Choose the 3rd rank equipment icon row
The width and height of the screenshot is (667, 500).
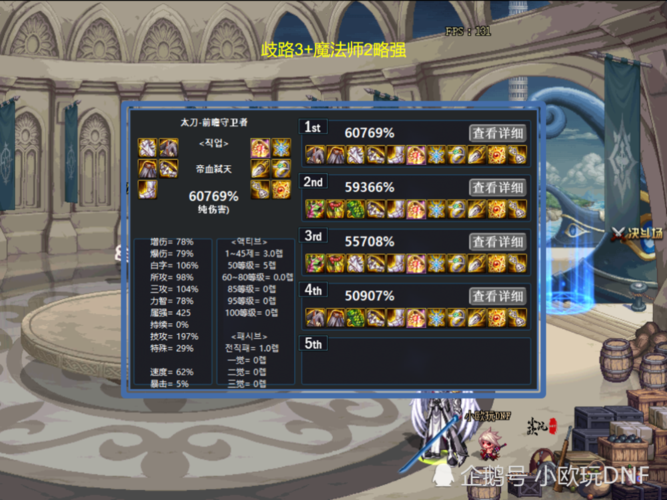pyautogui.click(x=415, y=263)
